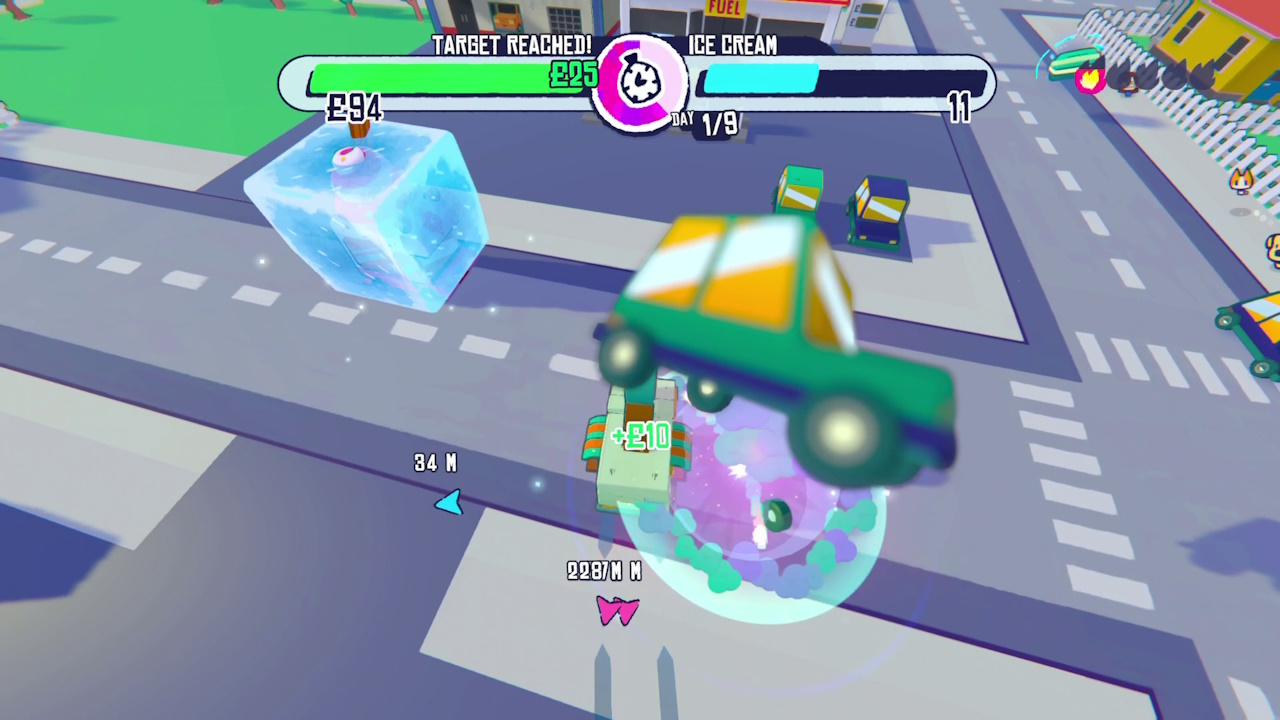Screen dimensions: 1280x720
Task: Click the cyan ice cream meter bar
Action: click(763, 78)
